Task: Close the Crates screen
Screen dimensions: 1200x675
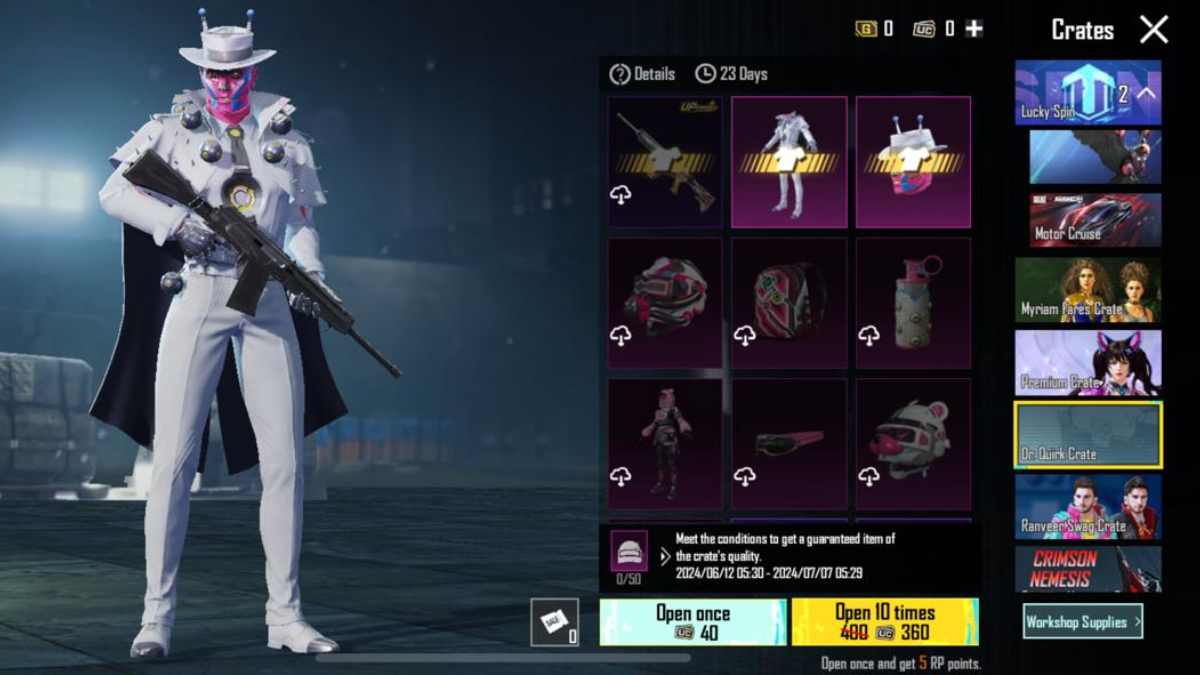Action: [x=1154, y=30]
